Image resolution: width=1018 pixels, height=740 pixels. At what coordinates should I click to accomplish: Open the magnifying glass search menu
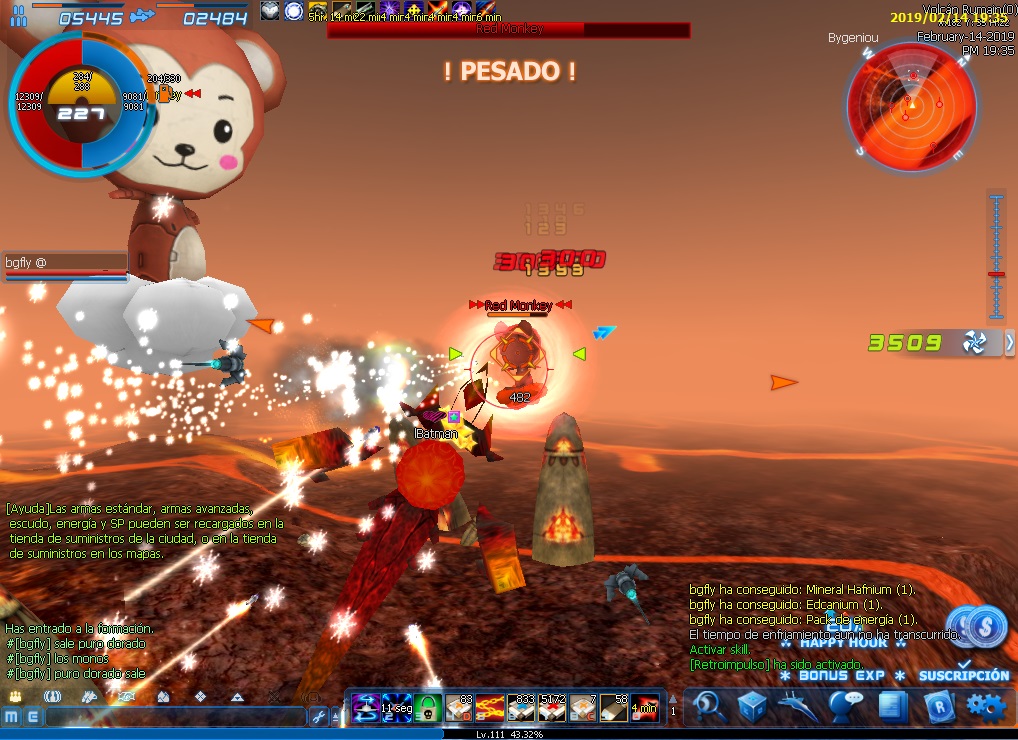(710, 707)
